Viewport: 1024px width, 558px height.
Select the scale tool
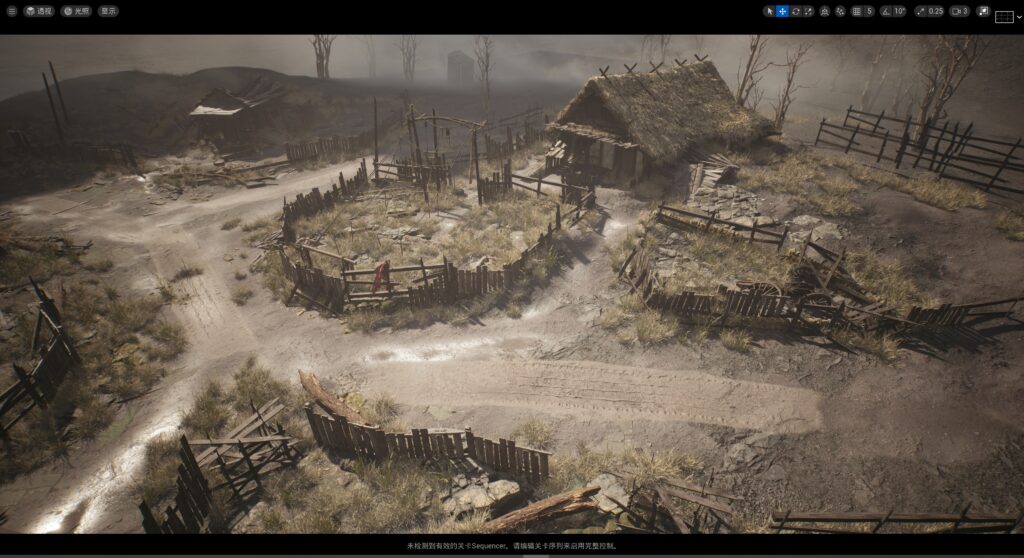tap(809, 11)
